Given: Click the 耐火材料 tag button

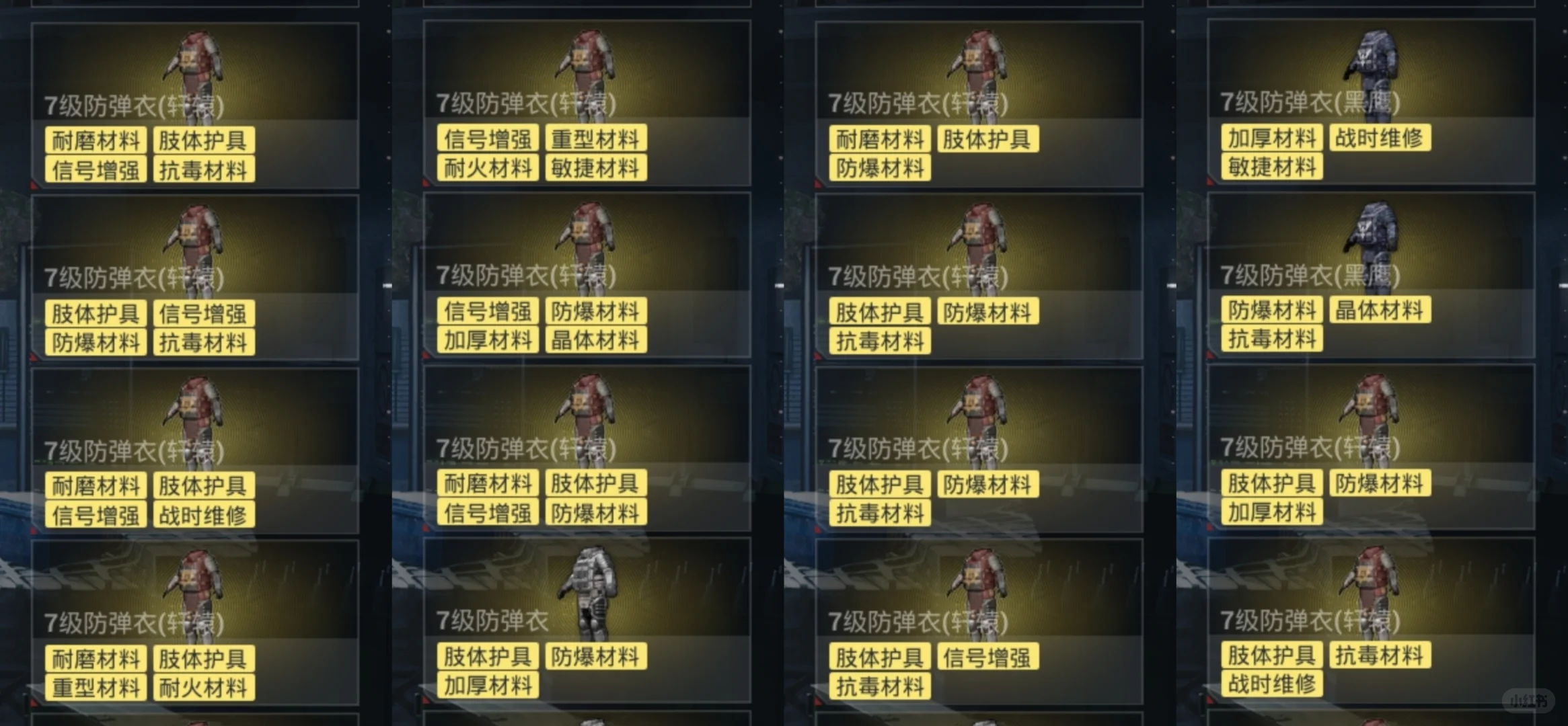Looking at the screenshot, I should tap(487, 166).
